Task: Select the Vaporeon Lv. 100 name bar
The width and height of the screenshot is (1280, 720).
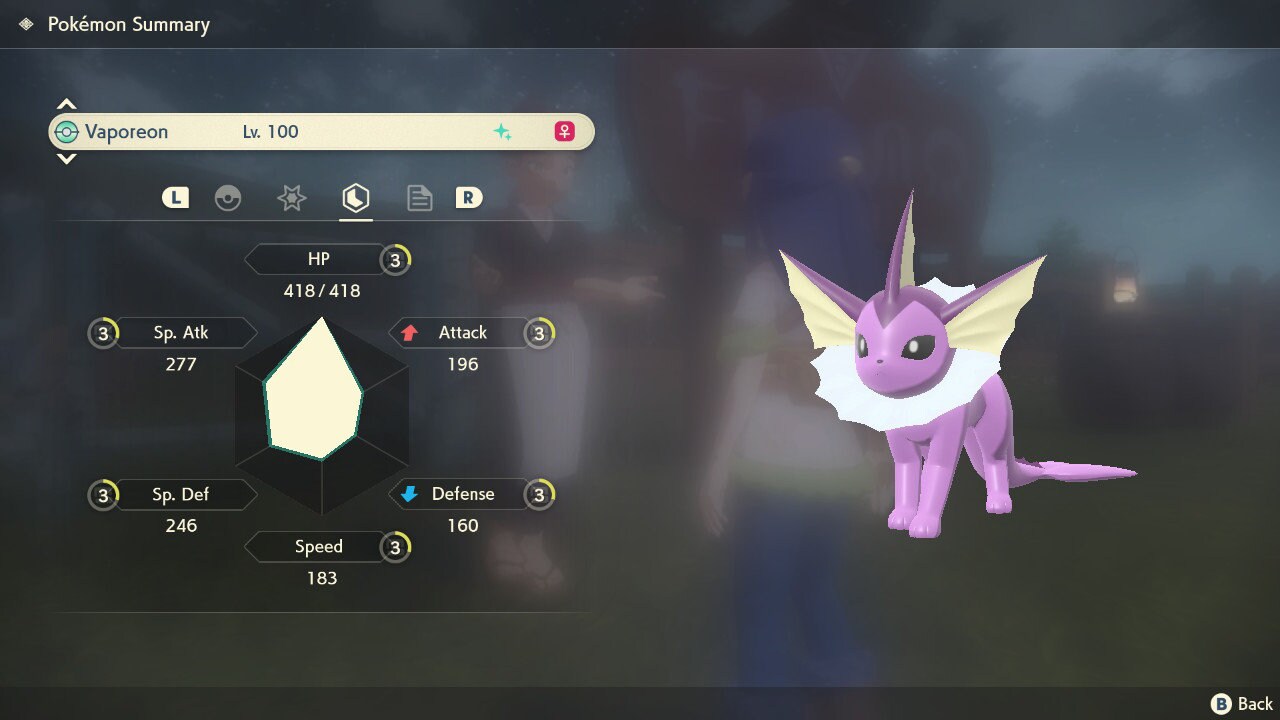Action: (x=321, y=132)
